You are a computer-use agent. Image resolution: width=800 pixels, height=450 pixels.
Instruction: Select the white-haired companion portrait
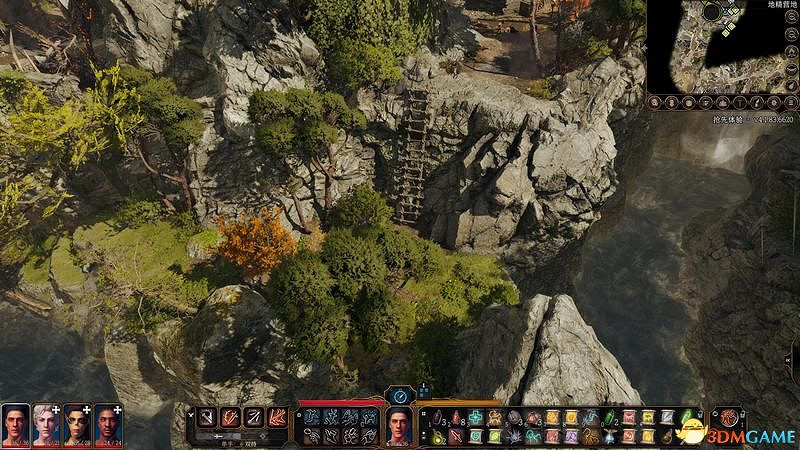coord(46,424)
